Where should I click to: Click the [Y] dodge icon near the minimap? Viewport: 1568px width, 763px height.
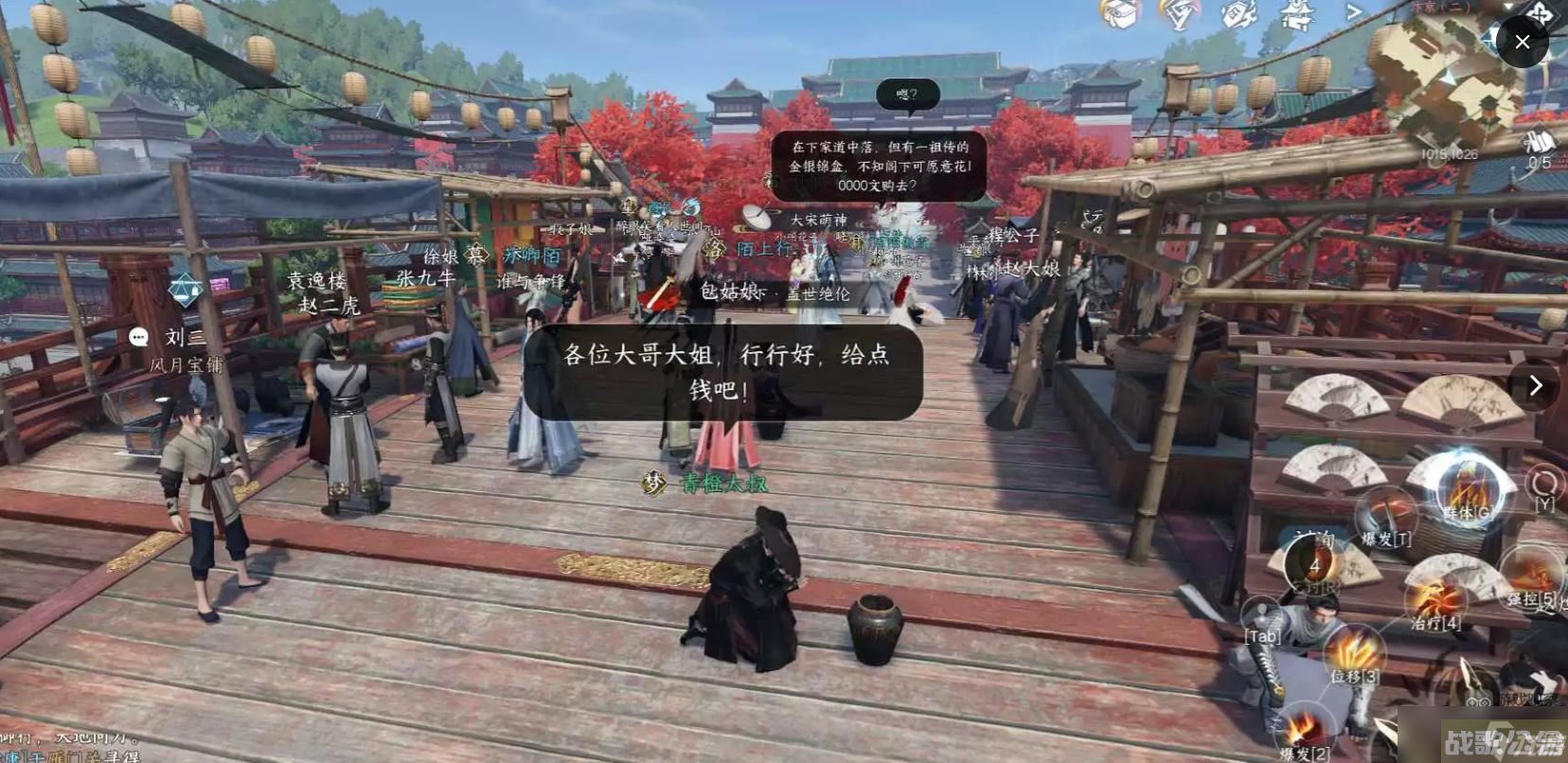pyautogui.click(x=1543, y=485)
